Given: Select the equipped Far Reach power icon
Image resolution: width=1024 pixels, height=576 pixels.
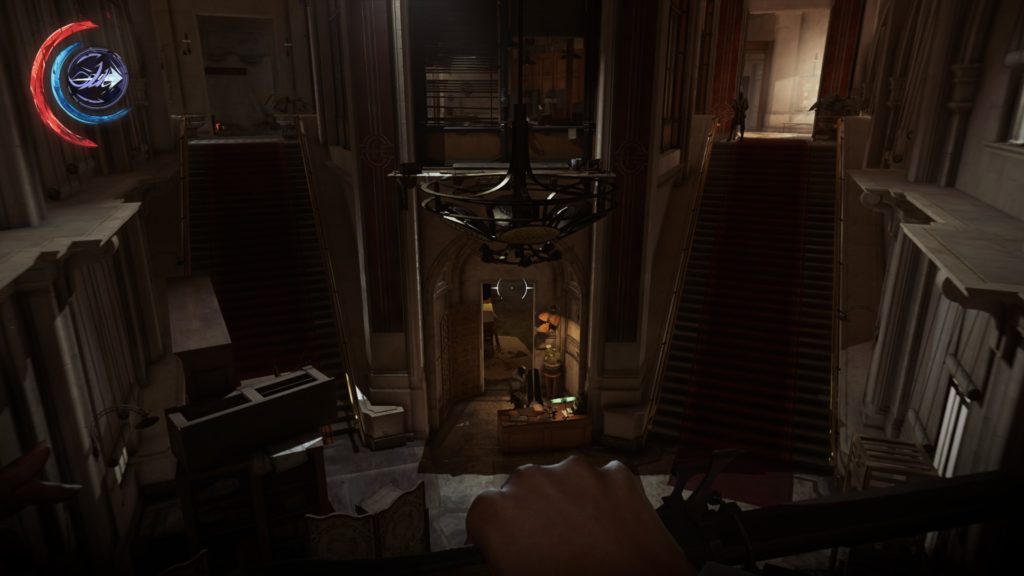Looking at the screenshot, I should [x=96, y=79].
